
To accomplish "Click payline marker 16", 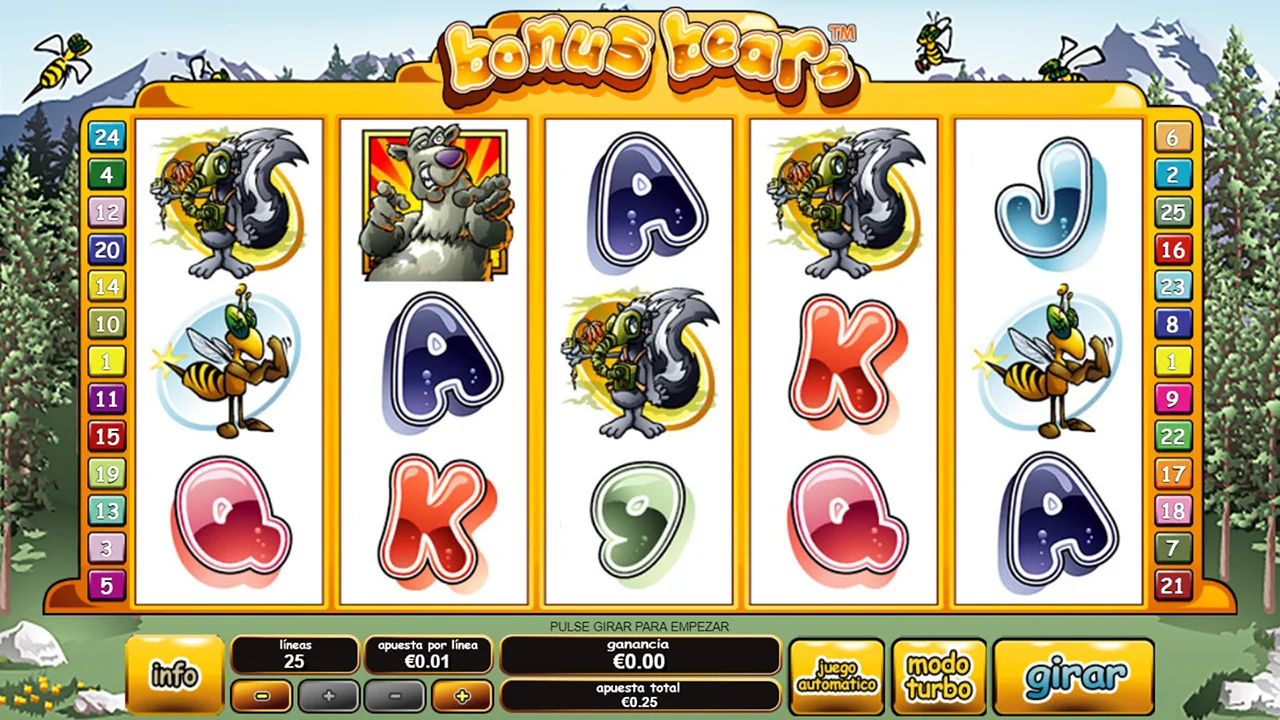I will coord(1173,249).
